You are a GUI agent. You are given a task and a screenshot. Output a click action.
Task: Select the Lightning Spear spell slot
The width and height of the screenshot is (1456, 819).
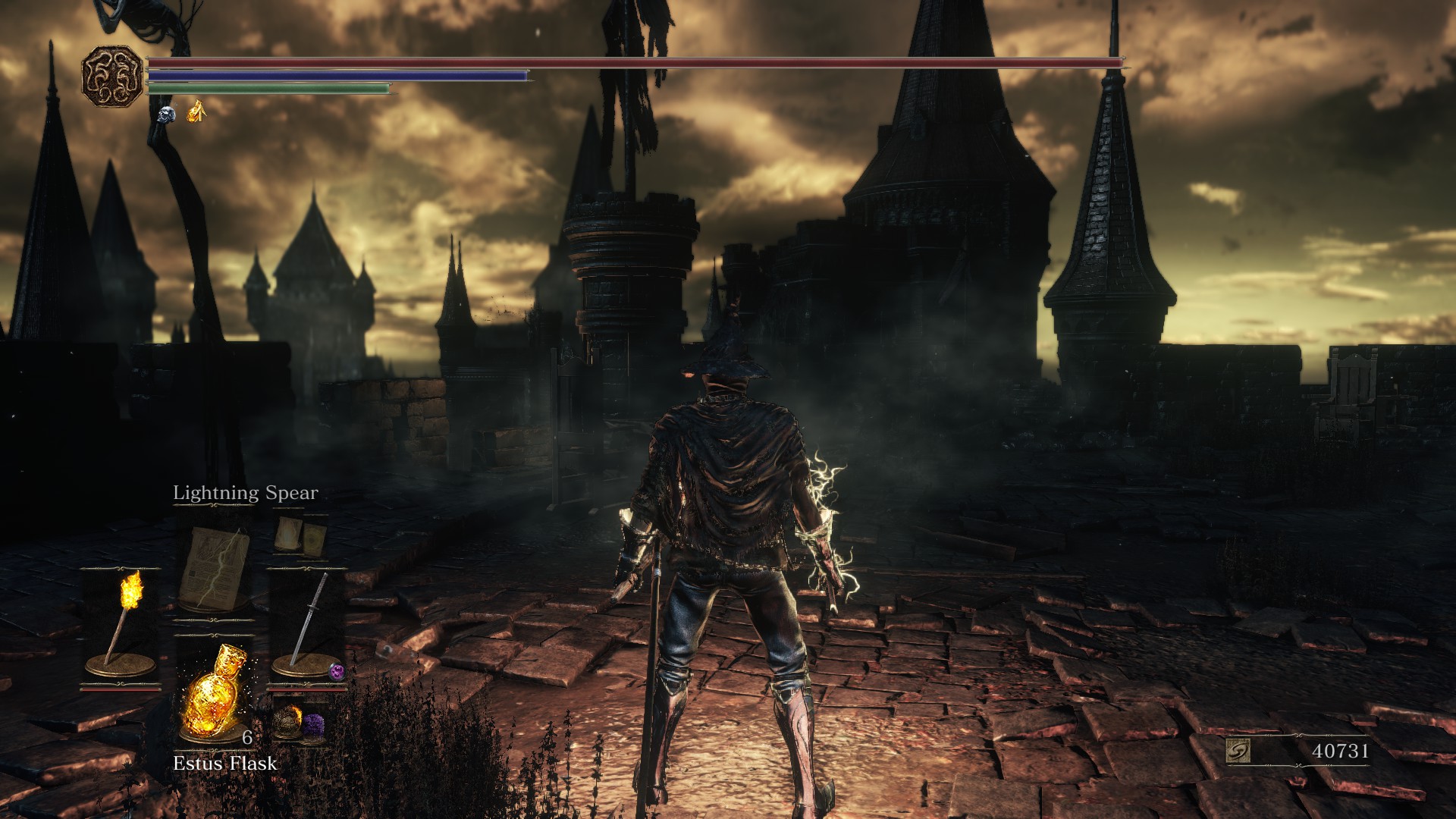click(x=215, y=569)
